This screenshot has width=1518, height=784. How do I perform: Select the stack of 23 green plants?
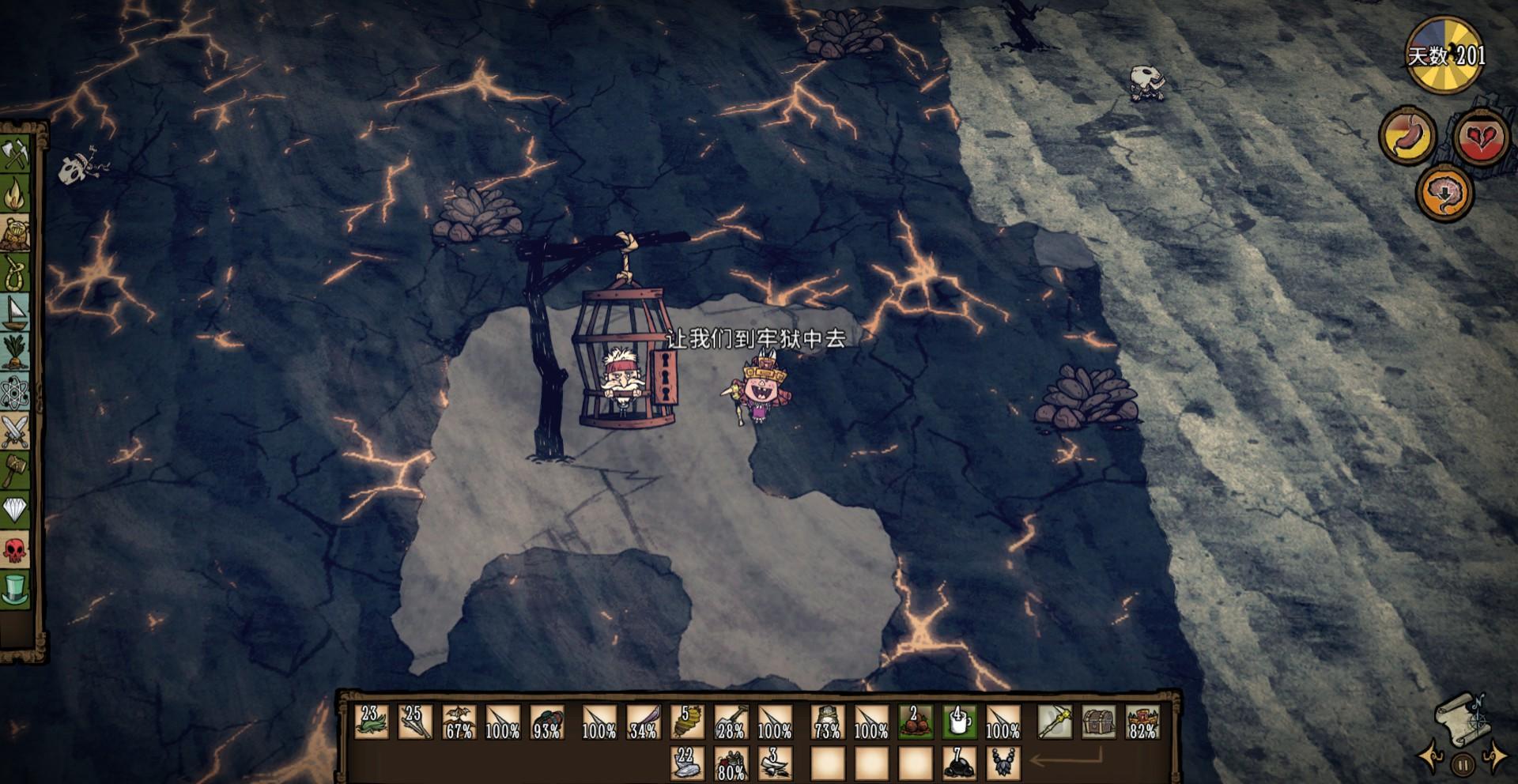point(371,722)
